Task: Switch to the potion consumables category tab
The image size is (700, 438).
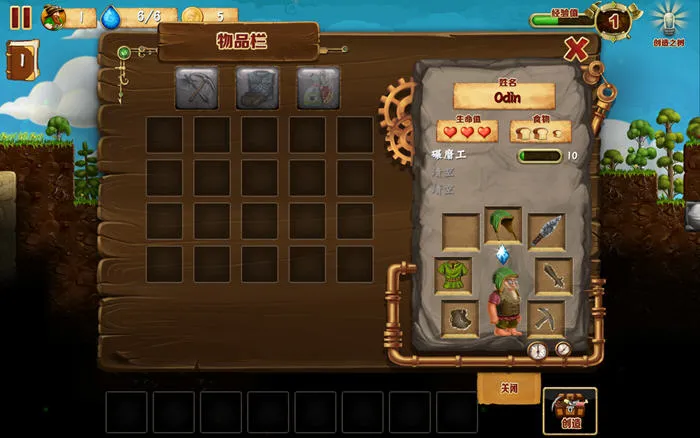Action: click(x=317, y=88)
